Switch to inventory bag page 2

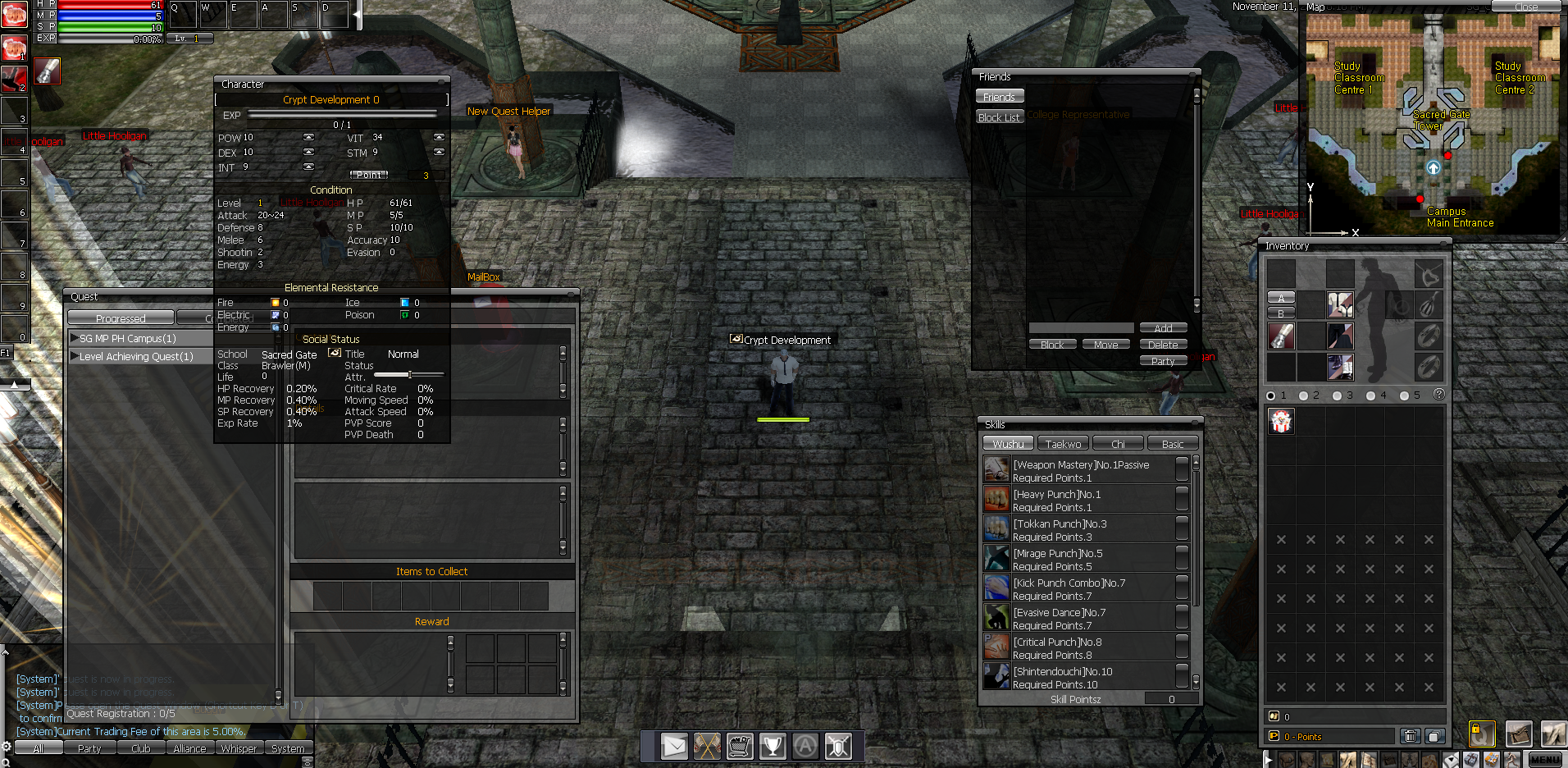(x=1304, y=395)
